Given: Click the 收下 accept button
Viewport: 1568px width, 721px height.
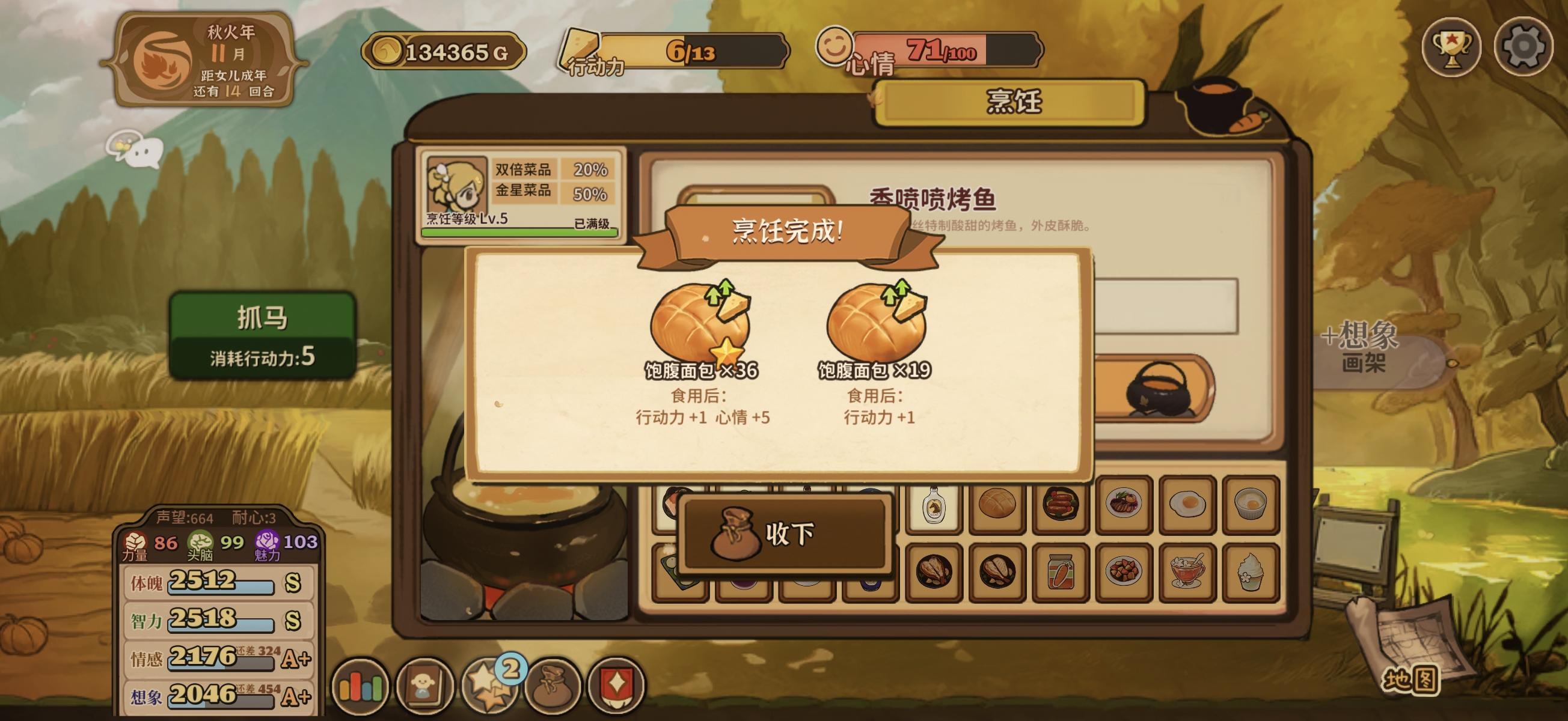Looking at the screenshot, I should (x=784, y=538).
